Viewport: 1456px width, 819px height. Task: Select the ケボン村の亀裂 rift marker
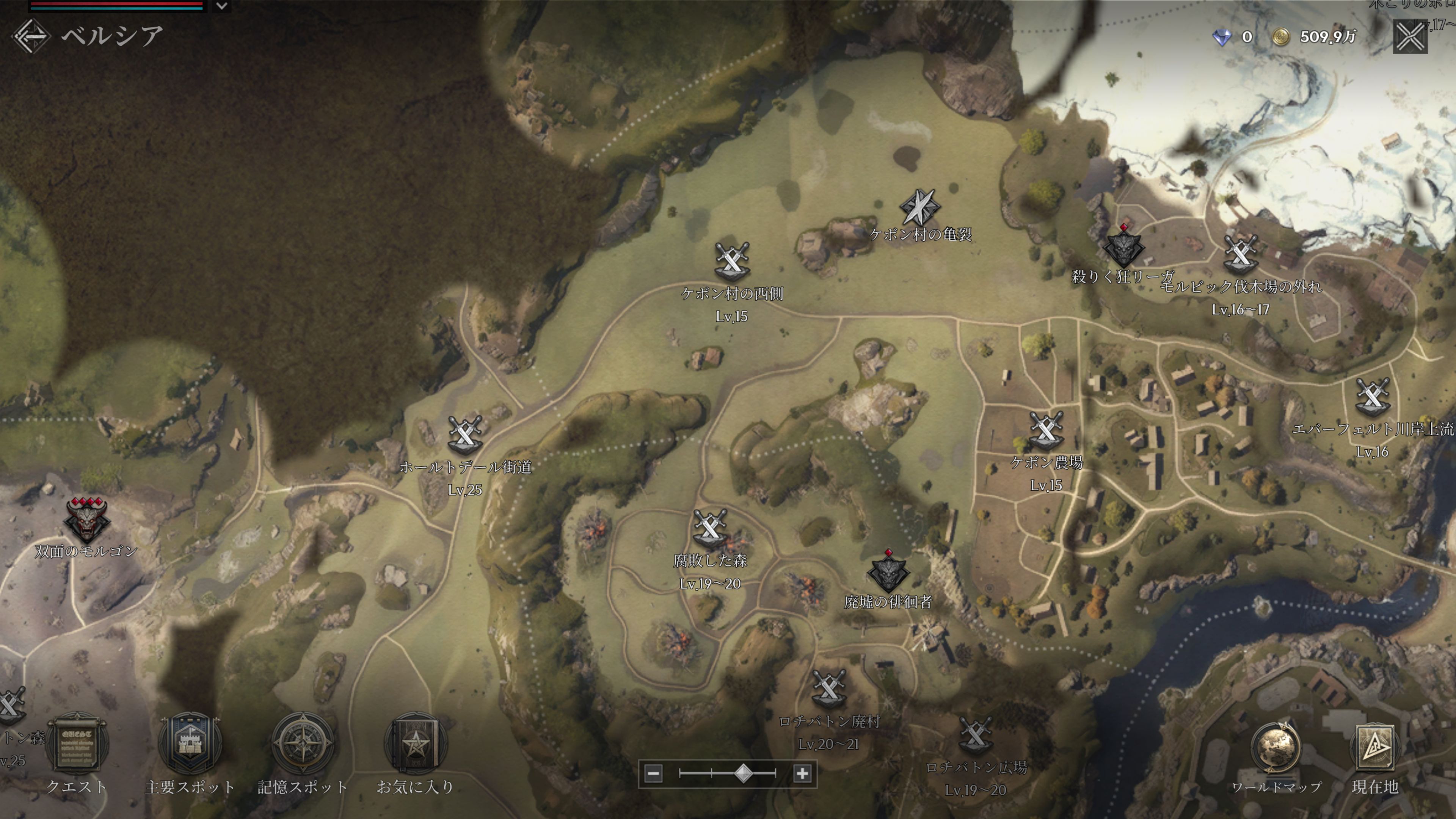[x=919, y=207]
